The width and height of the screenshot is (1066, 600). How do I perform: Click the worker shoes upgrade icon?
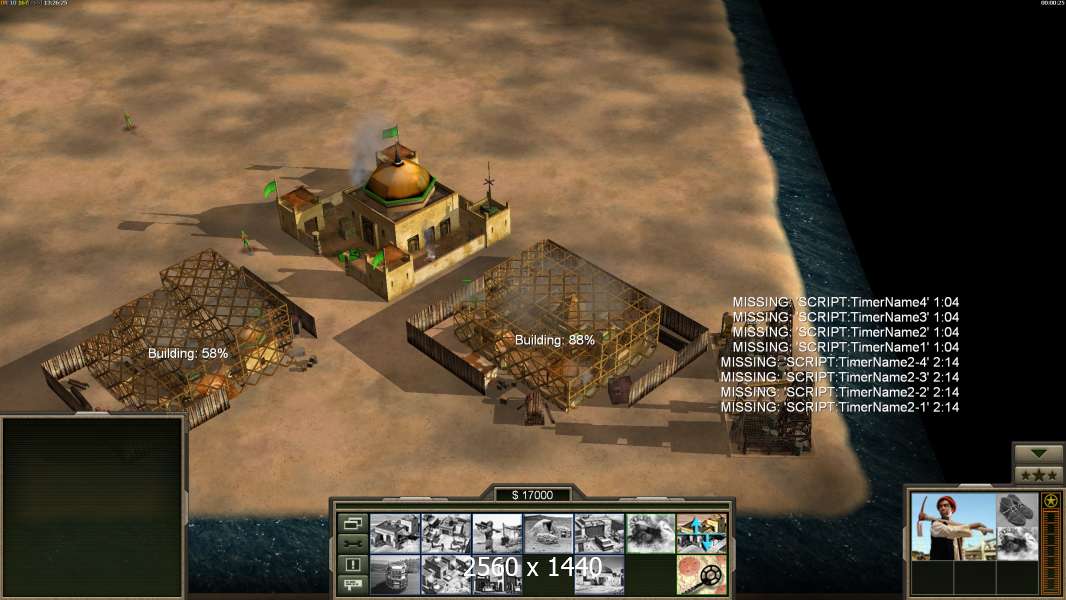[x=1018, y=509]
